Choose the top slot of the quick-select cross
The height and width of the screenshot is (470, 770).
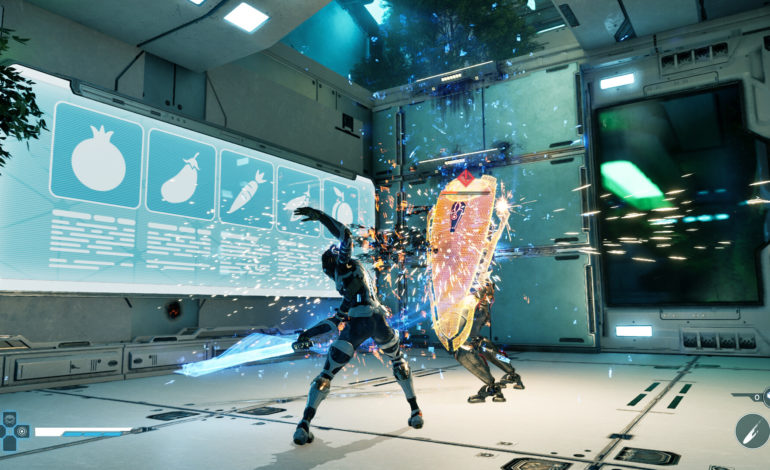coord(11,419)
